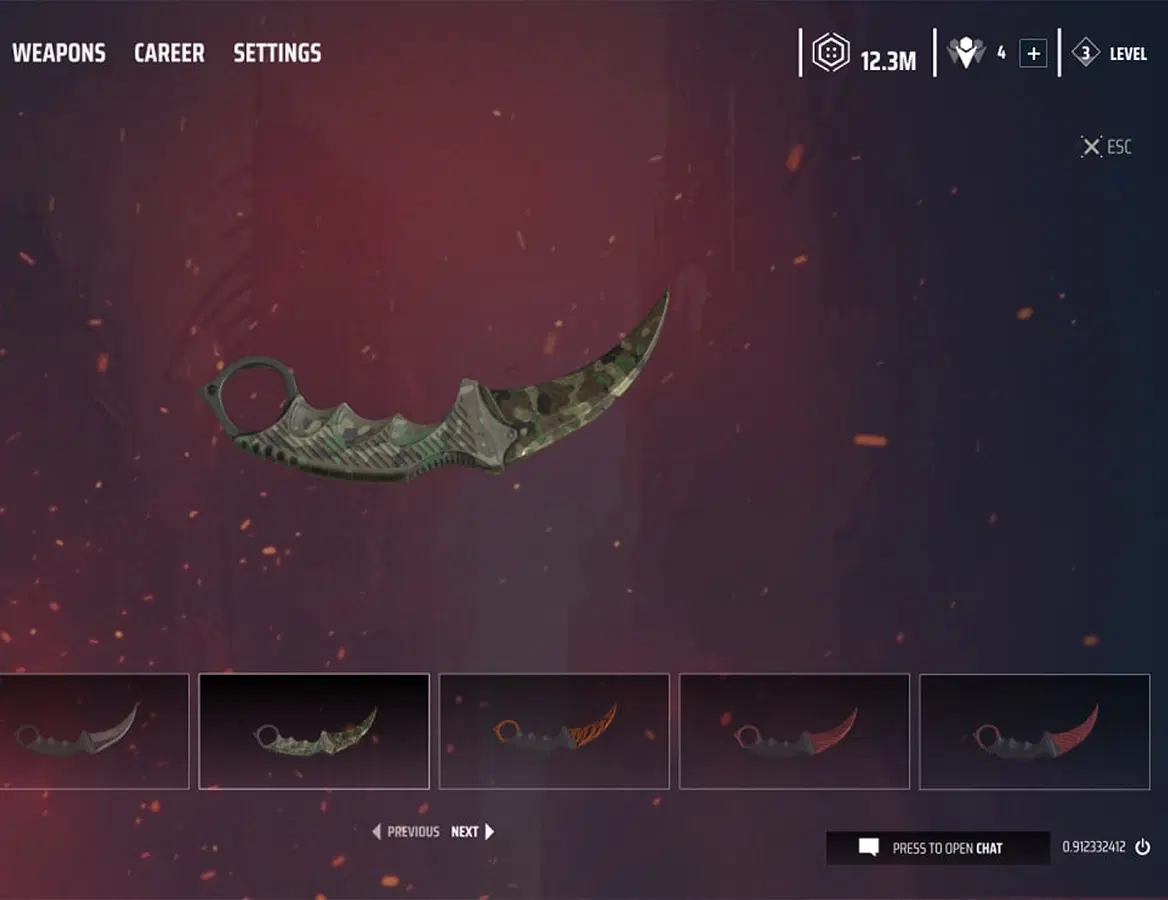Click the hexagon coin currency icon
The height and width of the screenshot is (900, 1168).
click(831, 54)
